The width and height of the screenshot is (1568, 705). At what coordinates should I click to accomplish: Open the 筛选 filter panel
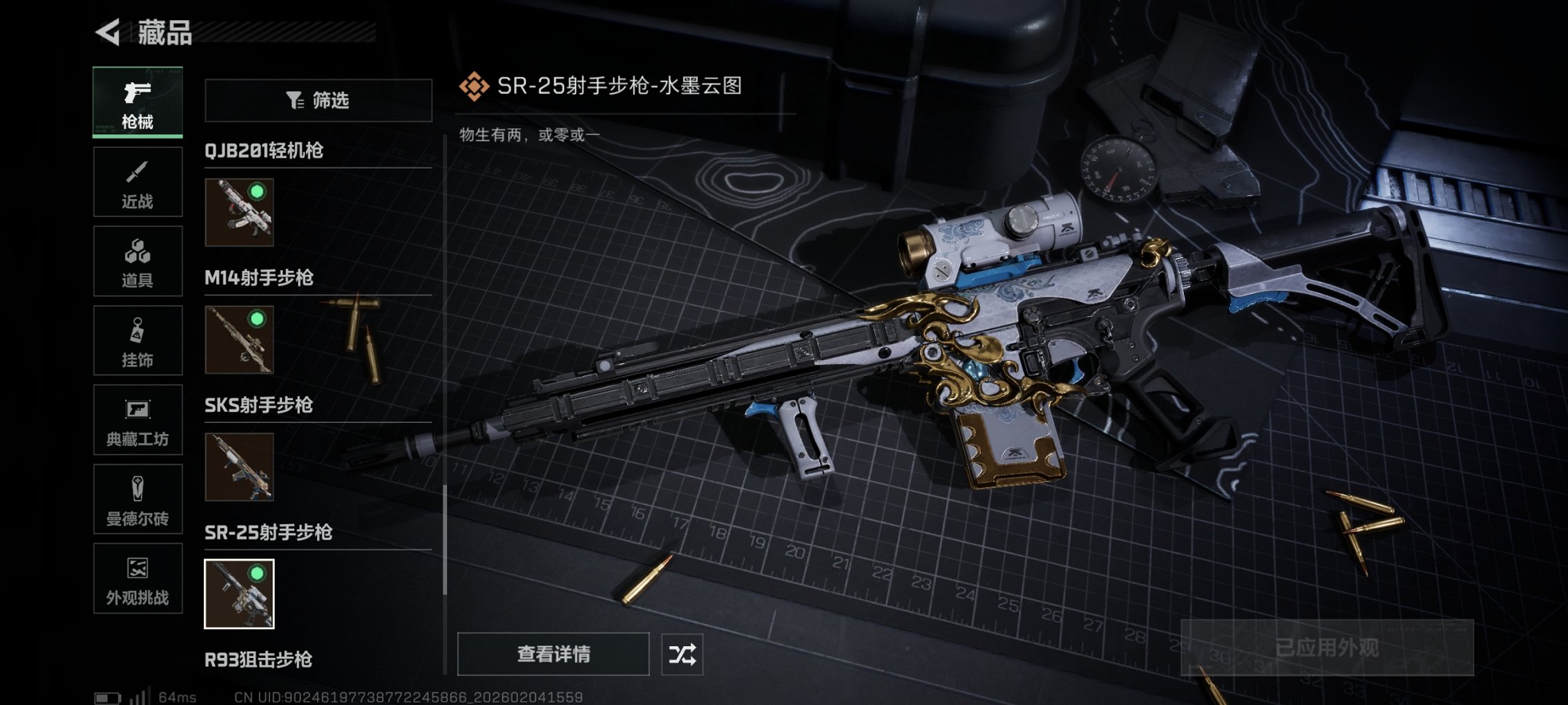(318, 101)
